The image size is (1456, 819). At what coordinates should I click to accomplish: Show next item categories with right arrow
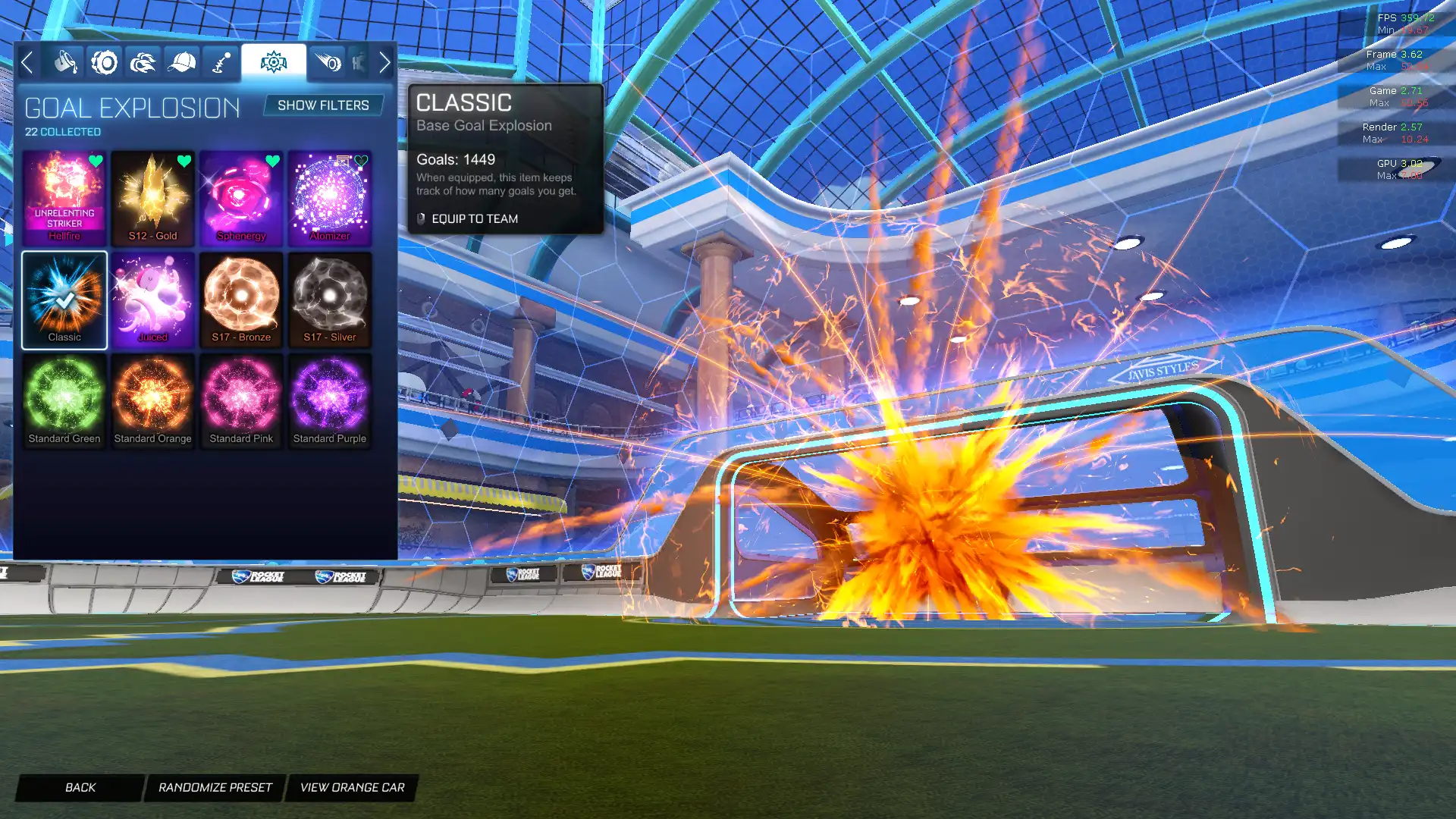[384, 62]
